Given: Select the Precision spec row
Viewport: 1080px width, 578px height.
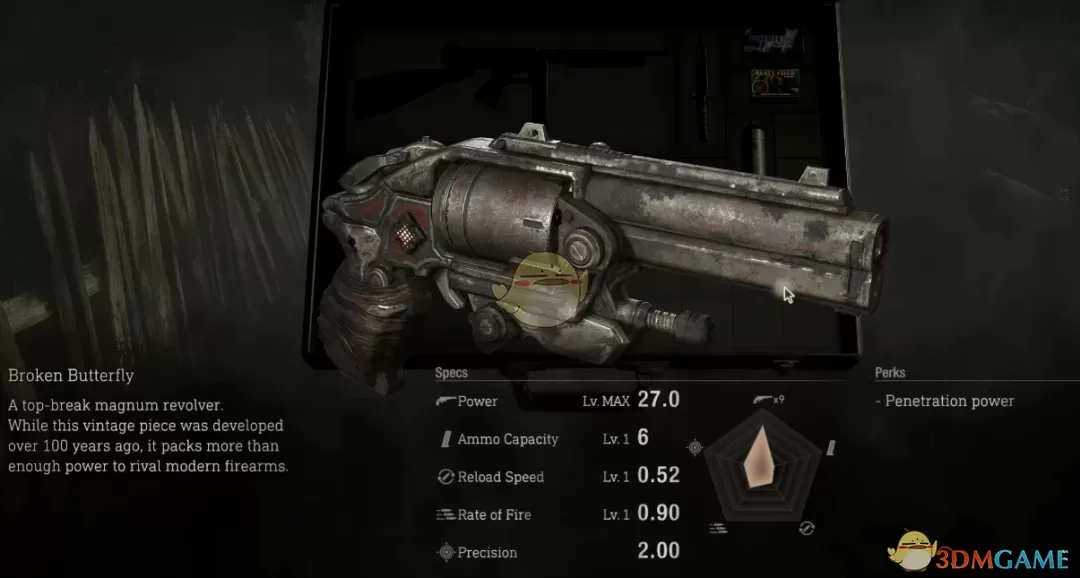Looking at the screenshot, I should (557, 552).
